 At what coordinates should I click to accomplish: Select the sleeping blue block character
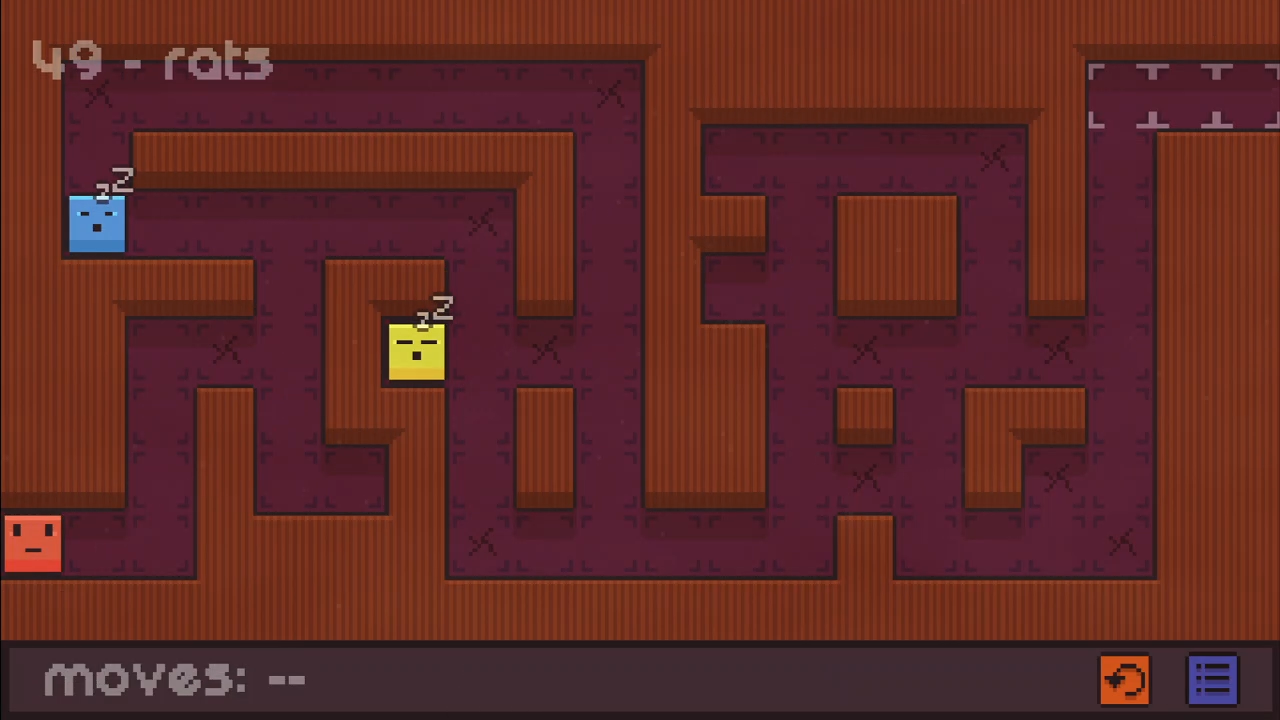pos(97,222)
